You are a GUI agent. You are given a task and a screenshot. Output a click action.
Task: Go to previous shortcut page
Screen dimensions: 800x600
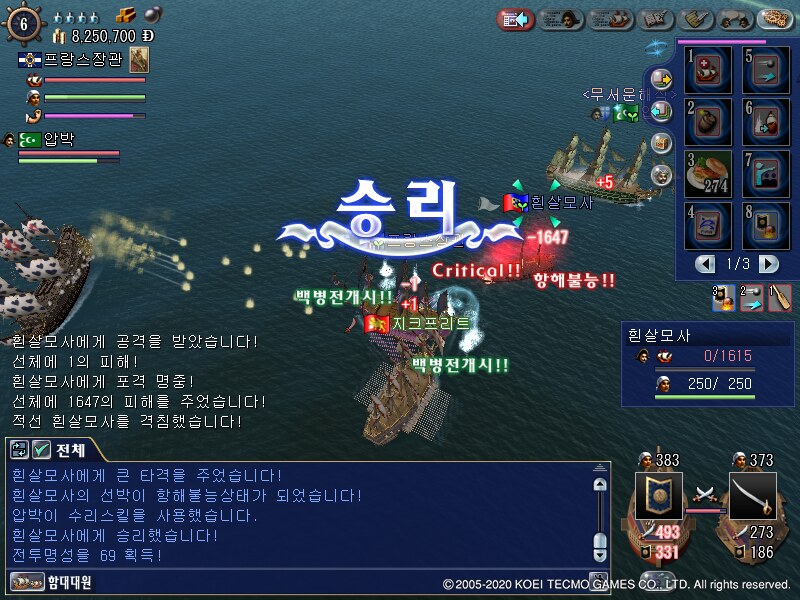[706, 264]
